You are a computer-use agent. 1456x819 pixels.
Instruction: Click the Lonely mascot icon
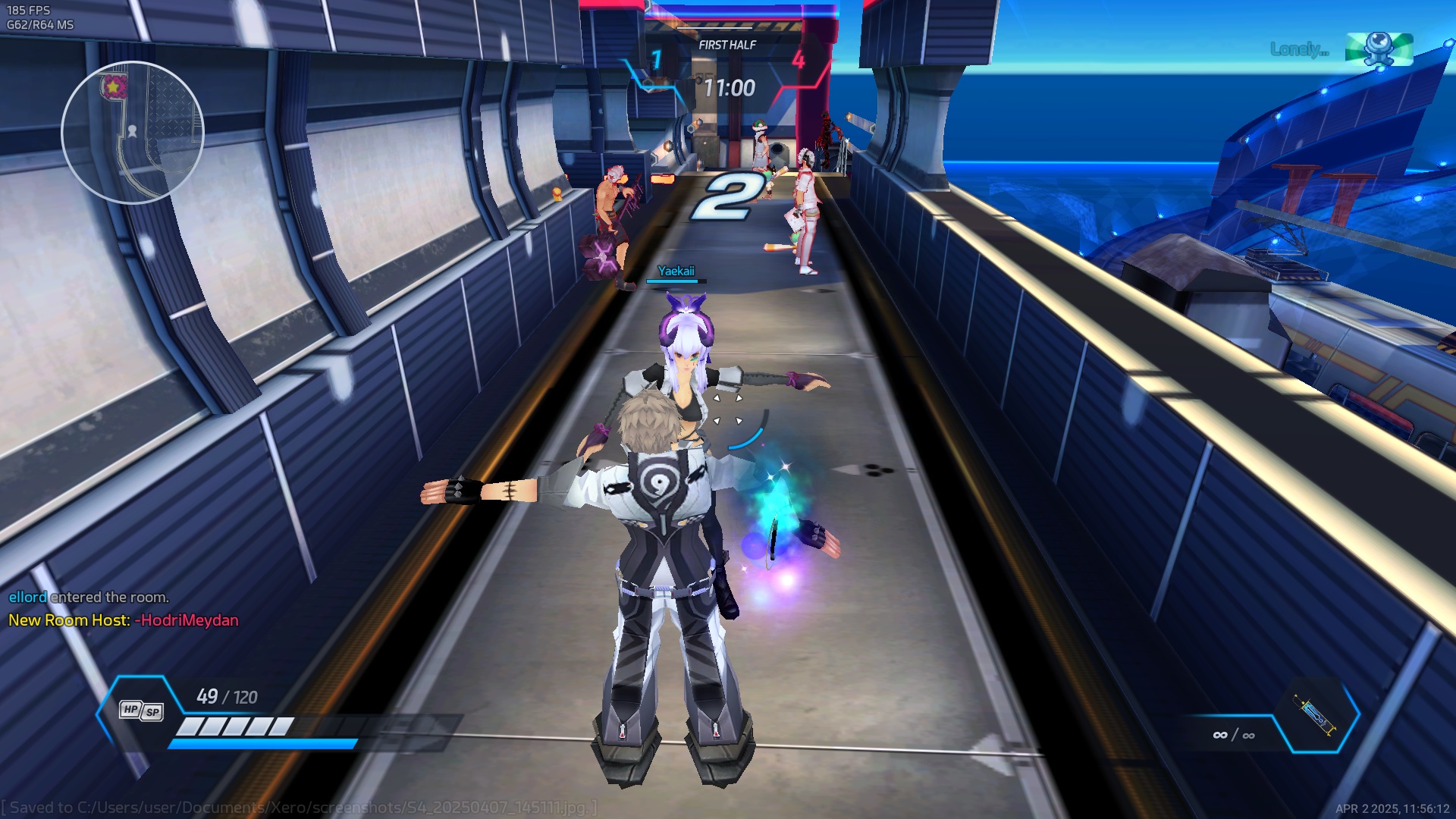click(1379, 49)
